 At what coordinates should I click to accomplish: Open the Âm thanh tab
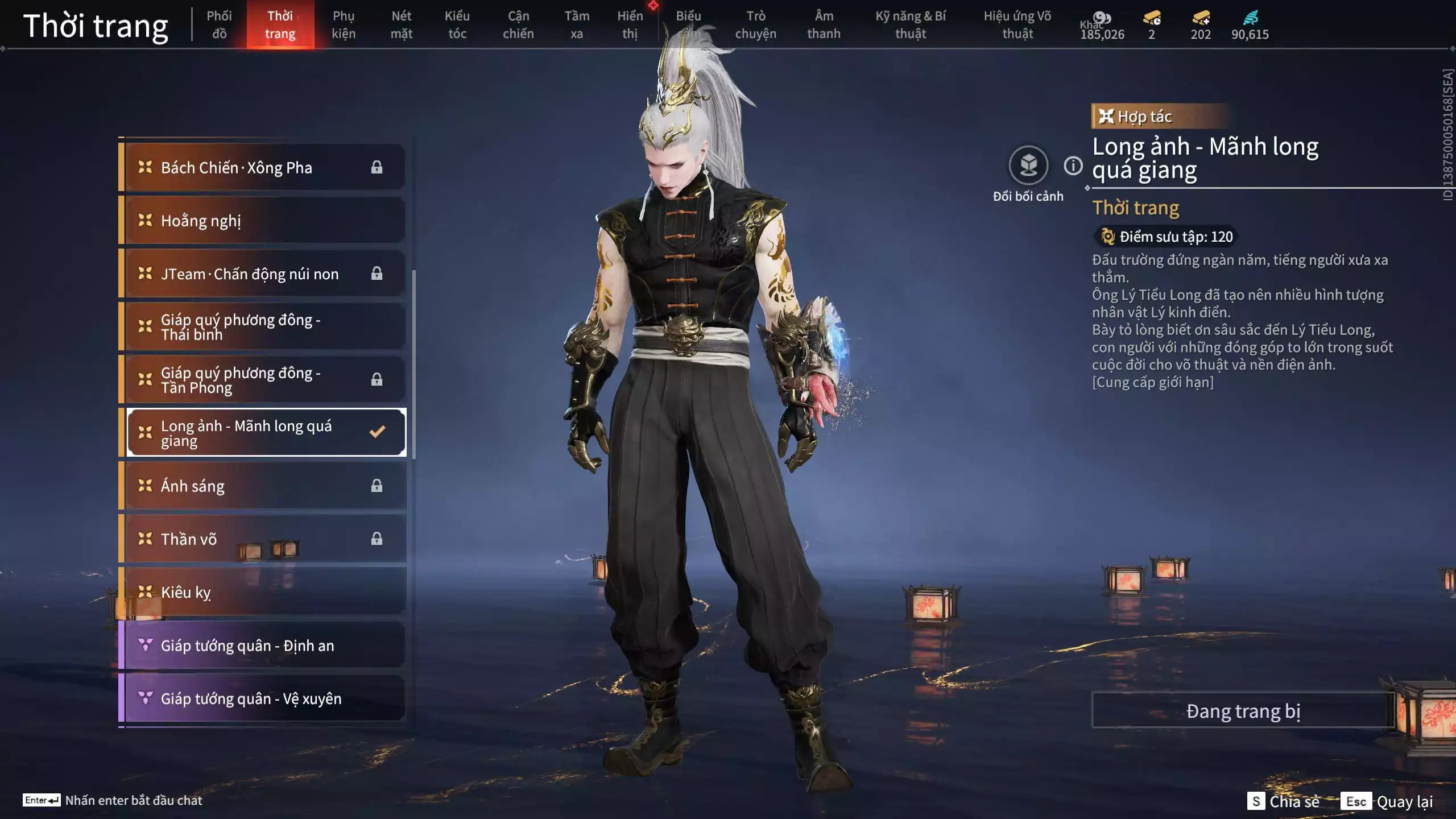point(824,24)
